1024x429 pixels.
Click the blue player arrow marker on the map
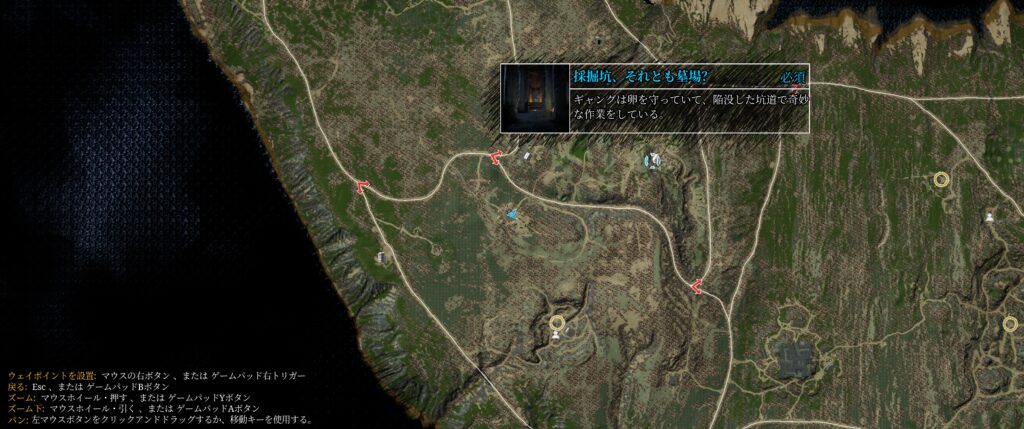click(x=512, y=214)
